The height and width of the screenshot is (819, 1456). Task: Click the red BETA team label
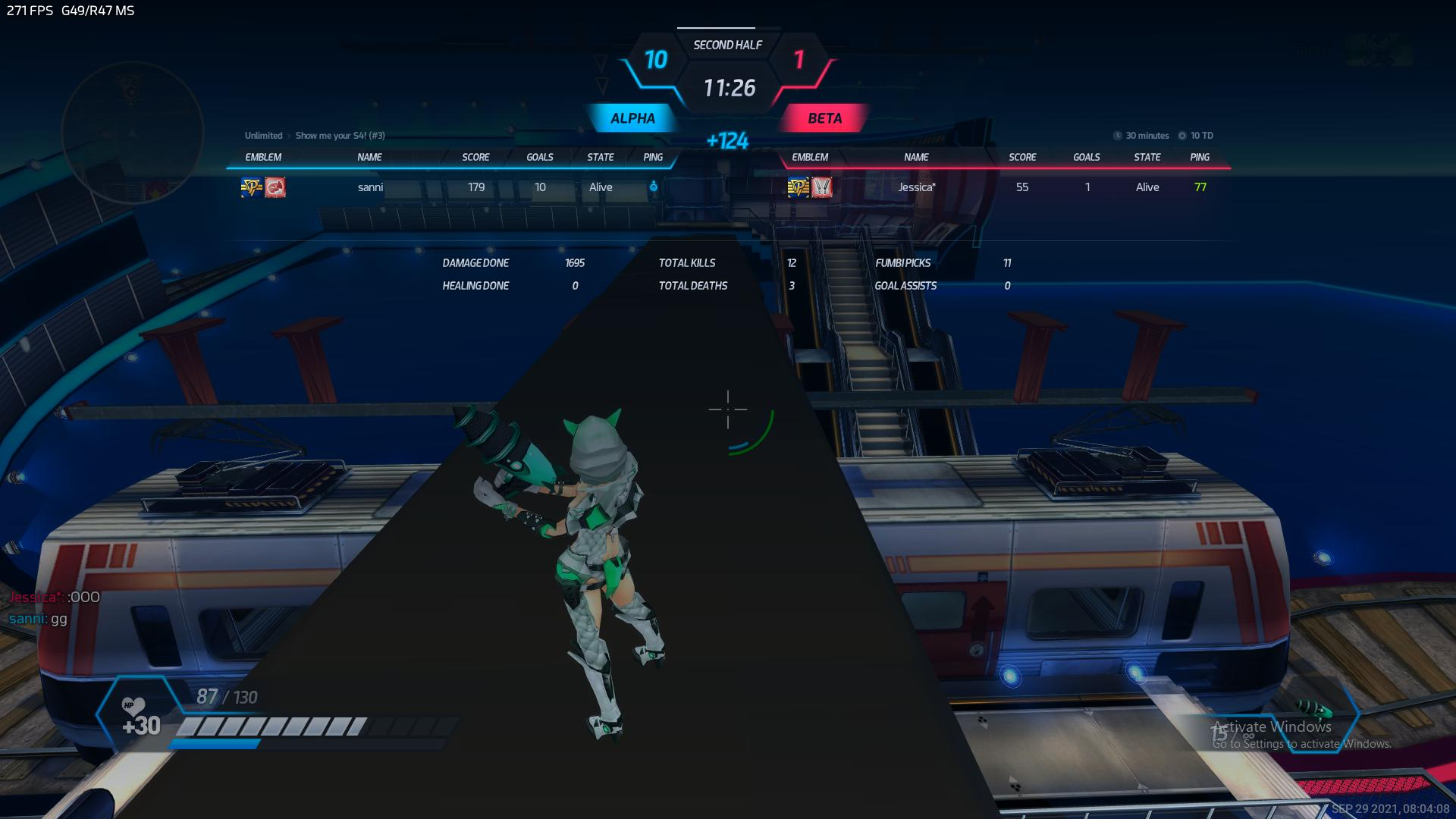(x=824, y=118)
